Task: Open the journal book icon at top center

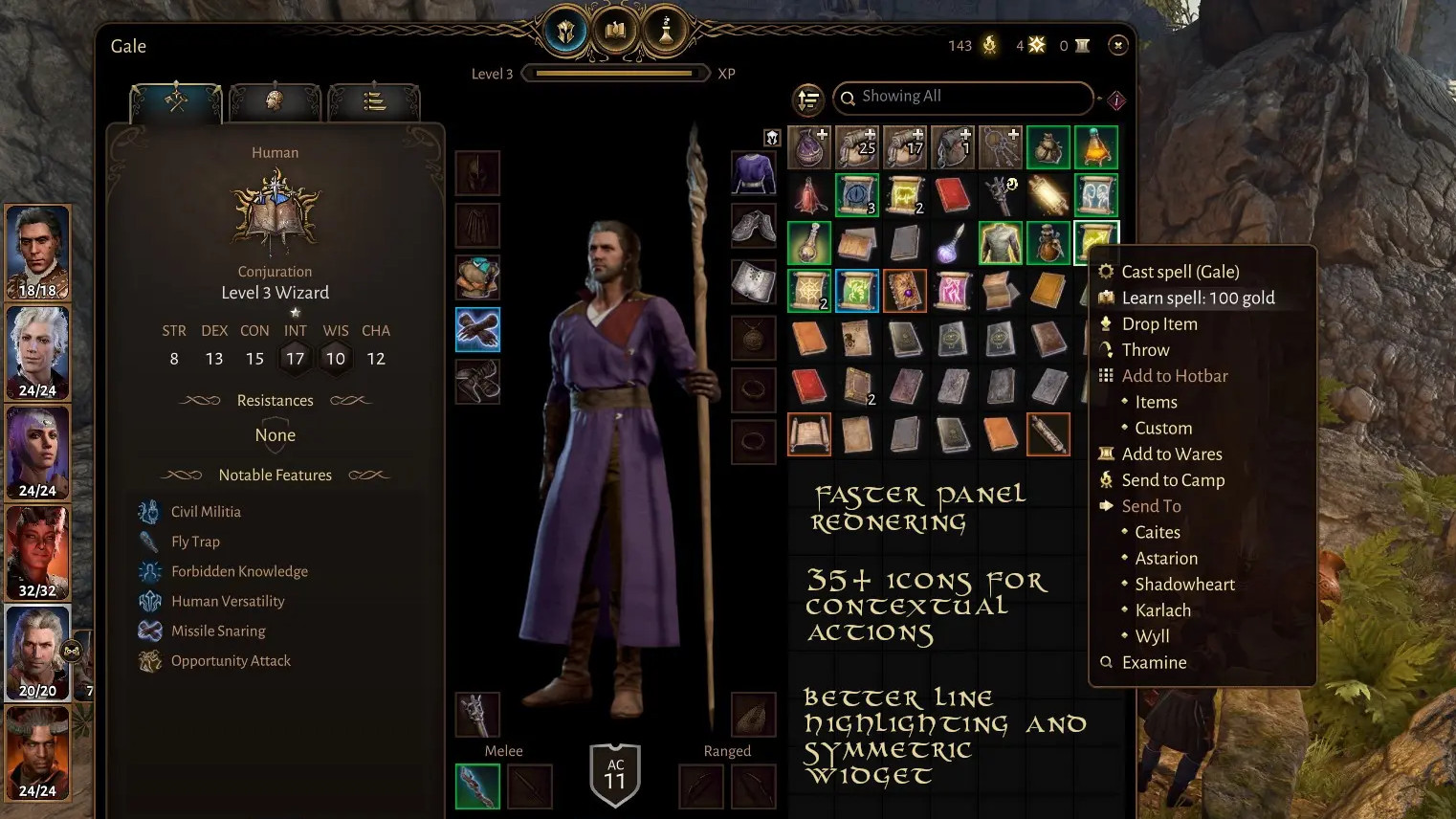Action: (x=615, y=29)
